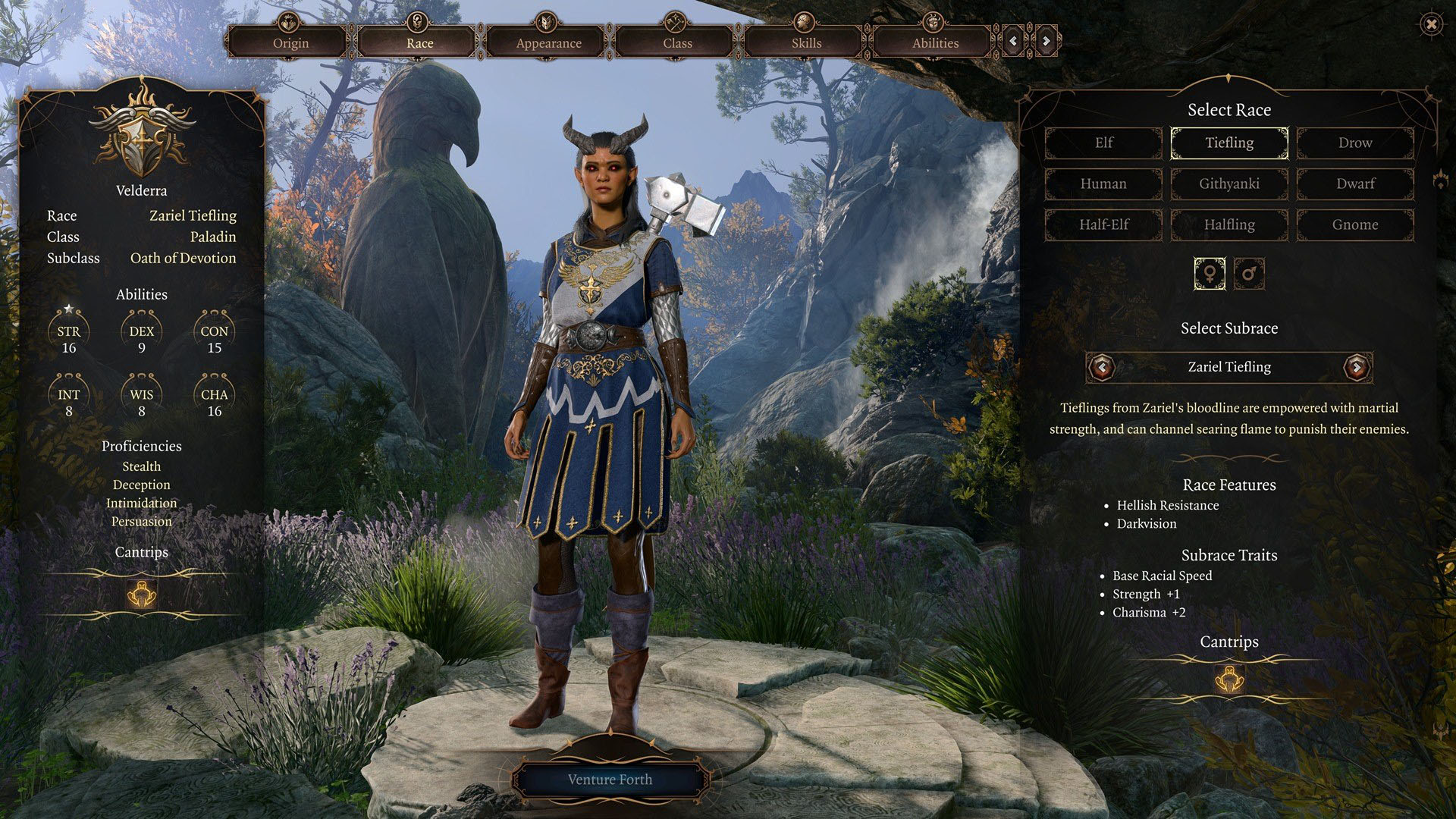
Task: Pick the Drow race
Action: (x=1355, y=143)
